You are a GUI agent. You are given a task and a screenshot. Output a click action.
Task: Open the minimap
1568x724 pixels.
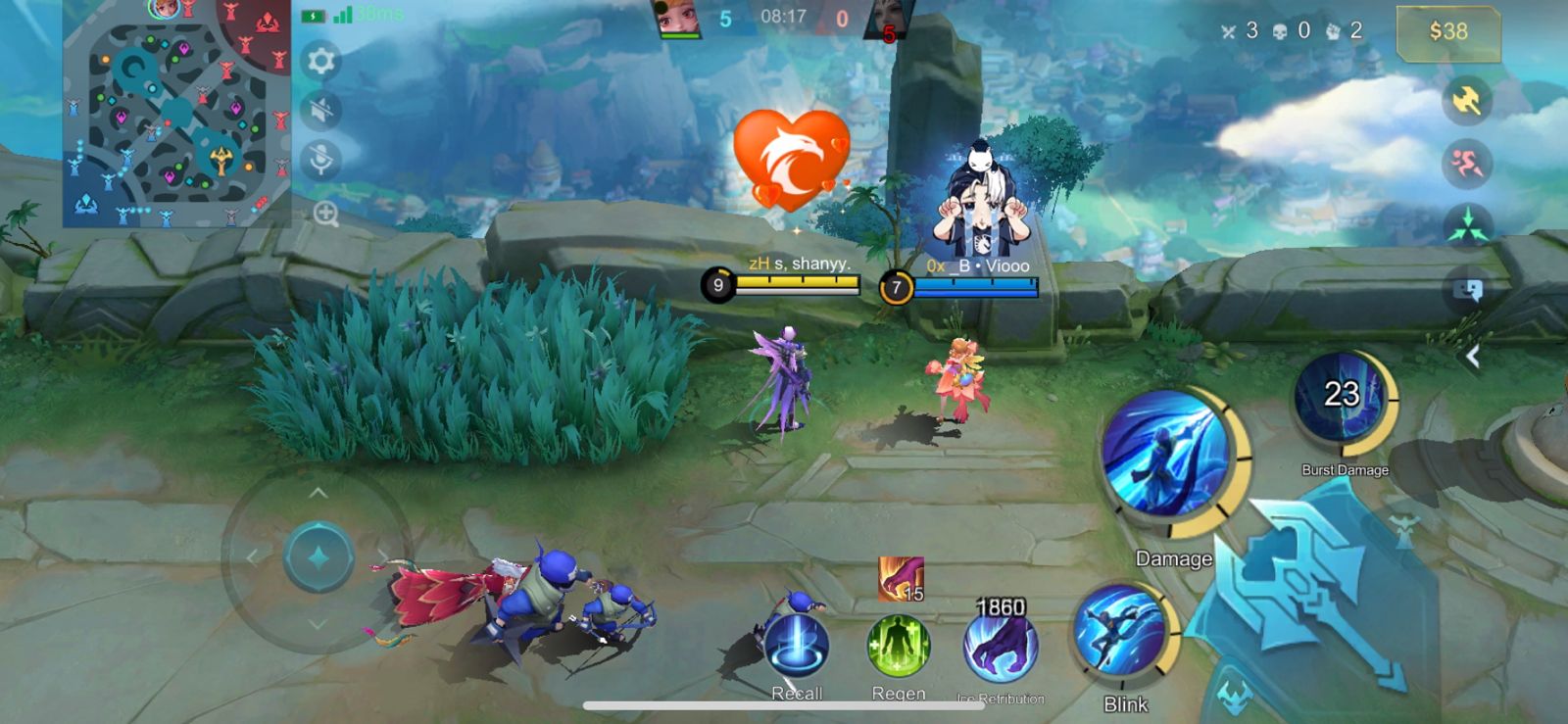coord(176,114)
